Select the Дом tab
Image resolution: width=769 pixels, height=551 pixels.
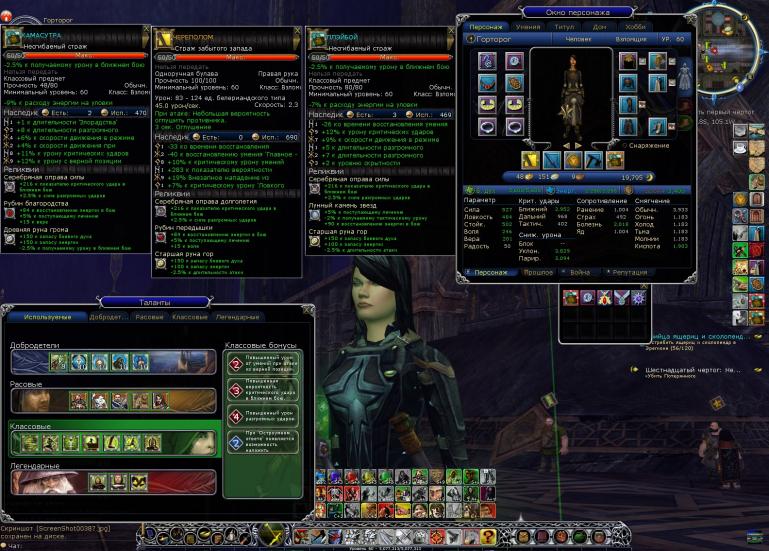pyautogui.click(x=600, y=26)
